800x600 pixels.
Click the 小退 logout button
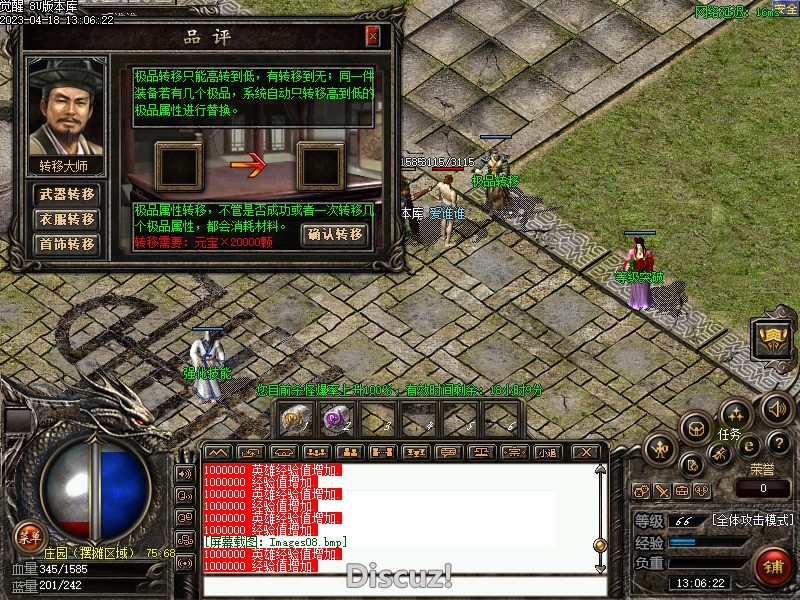[546, 453]
